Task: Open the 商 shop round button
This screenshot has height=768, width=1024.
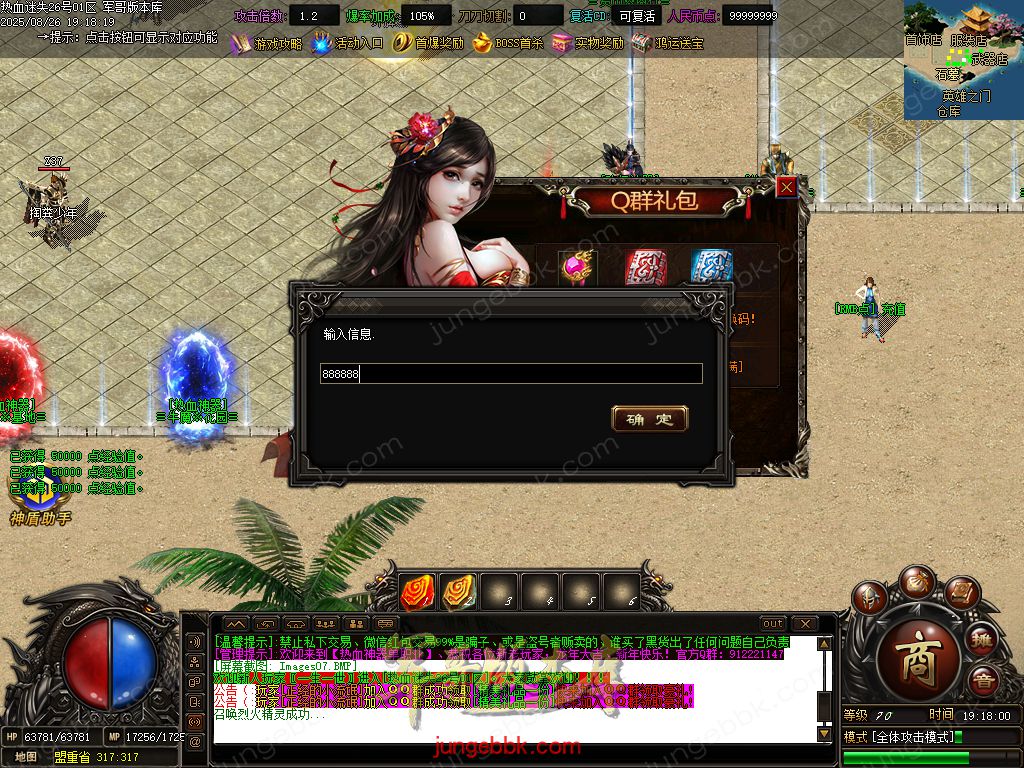Action: pyautogui.click(x=917, y=666)
